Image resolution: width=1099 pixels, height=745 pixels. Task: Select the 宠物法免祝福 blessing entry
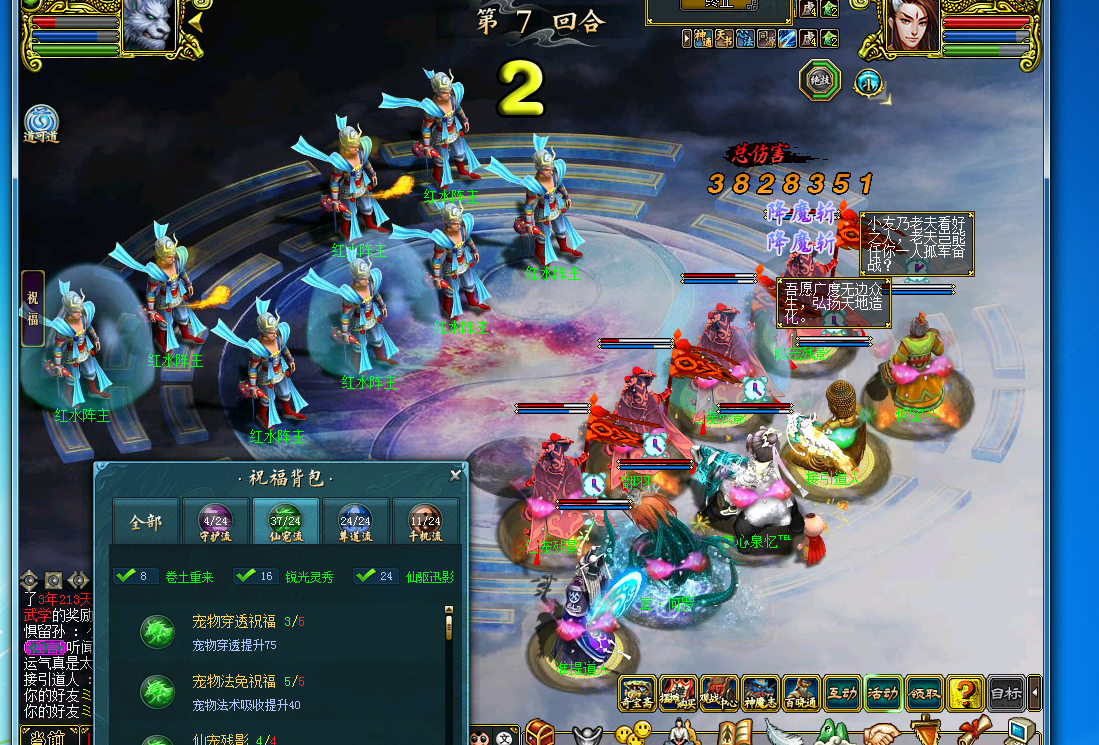(x=233, y=692)
